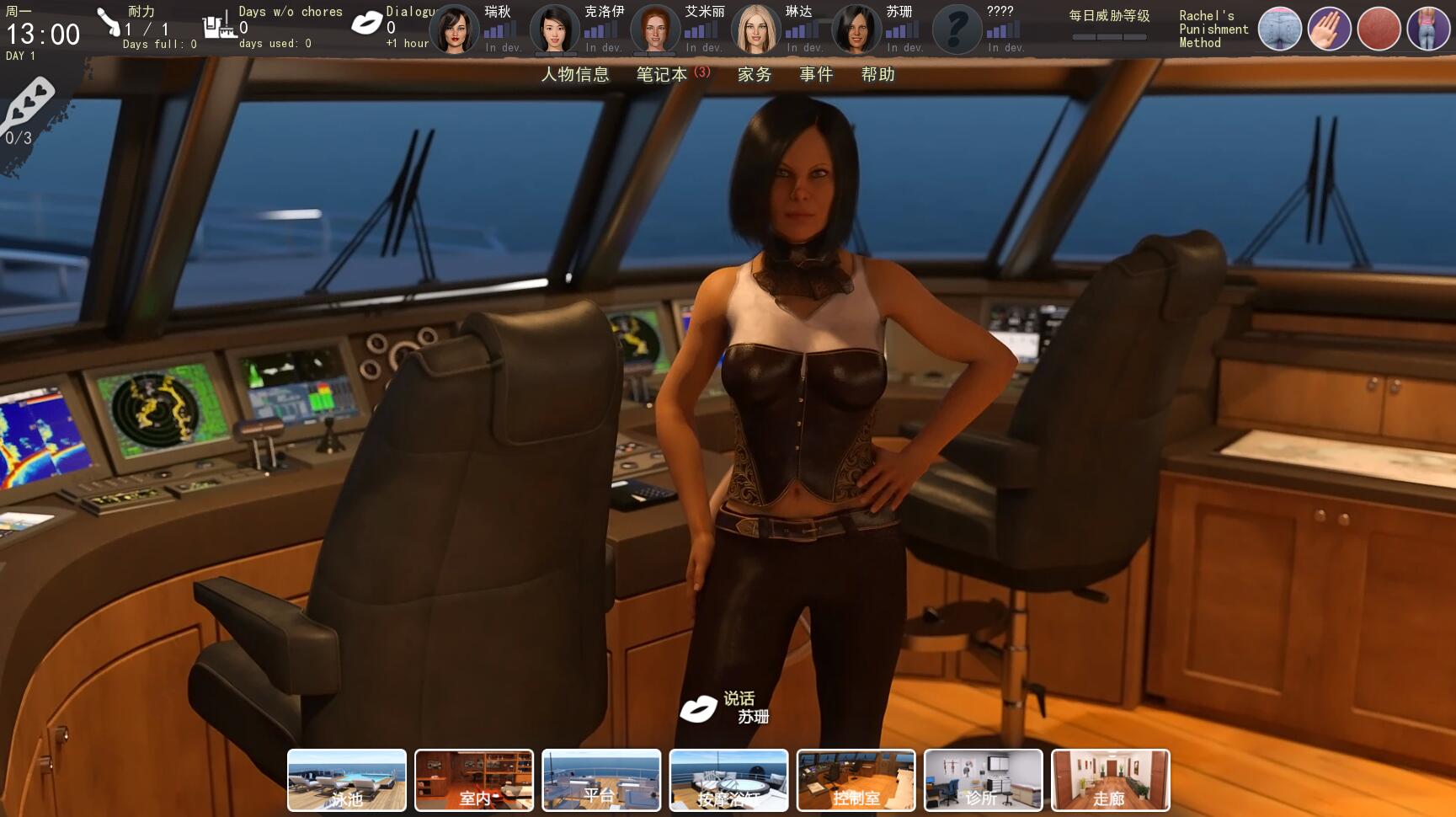The height and width of the screenshot is (817, 1456).
Task: Show the 事件 events menu
Action: coord(816,74)
